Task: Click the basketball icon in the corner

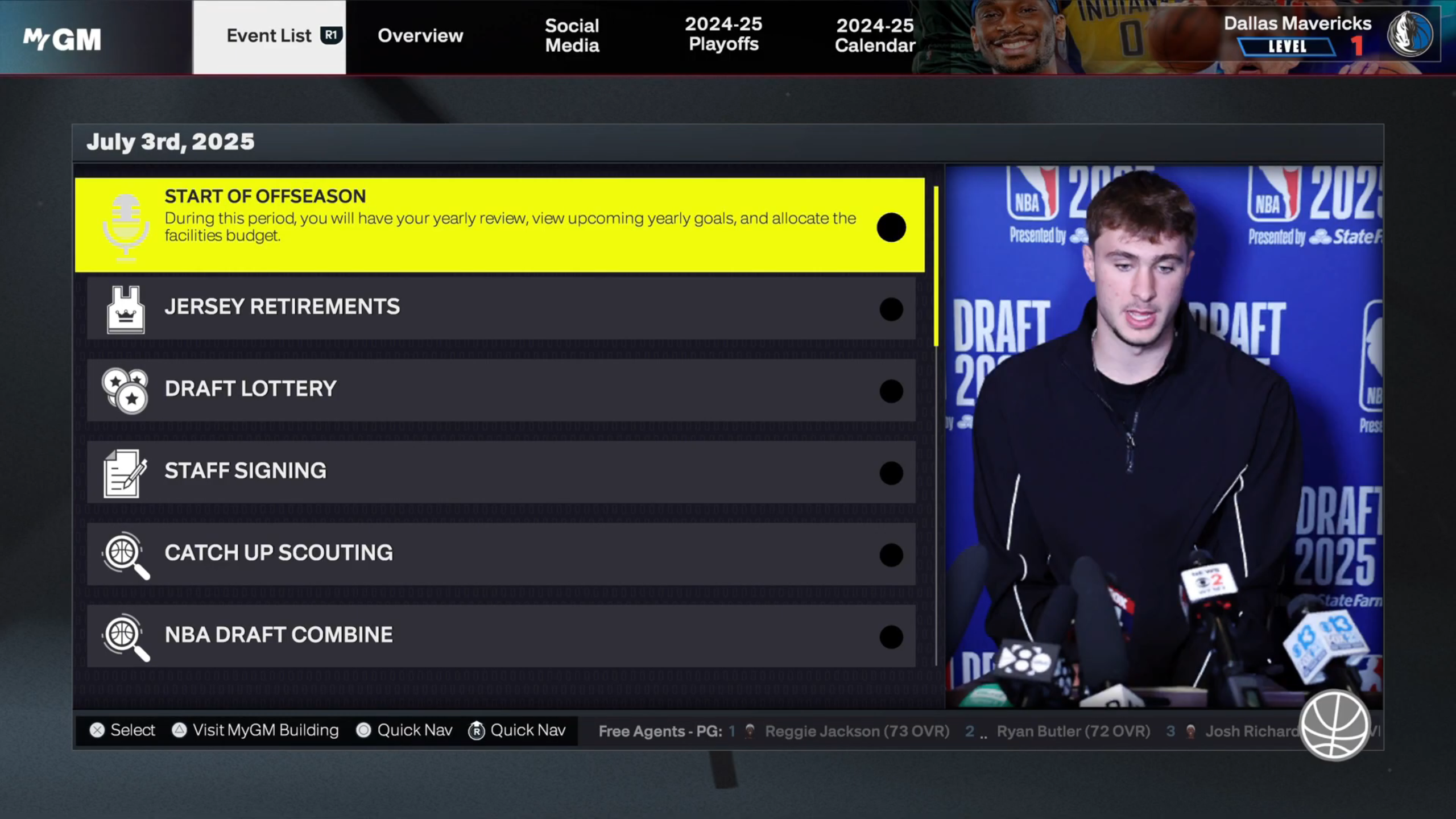Action: tap(1334, 725)
